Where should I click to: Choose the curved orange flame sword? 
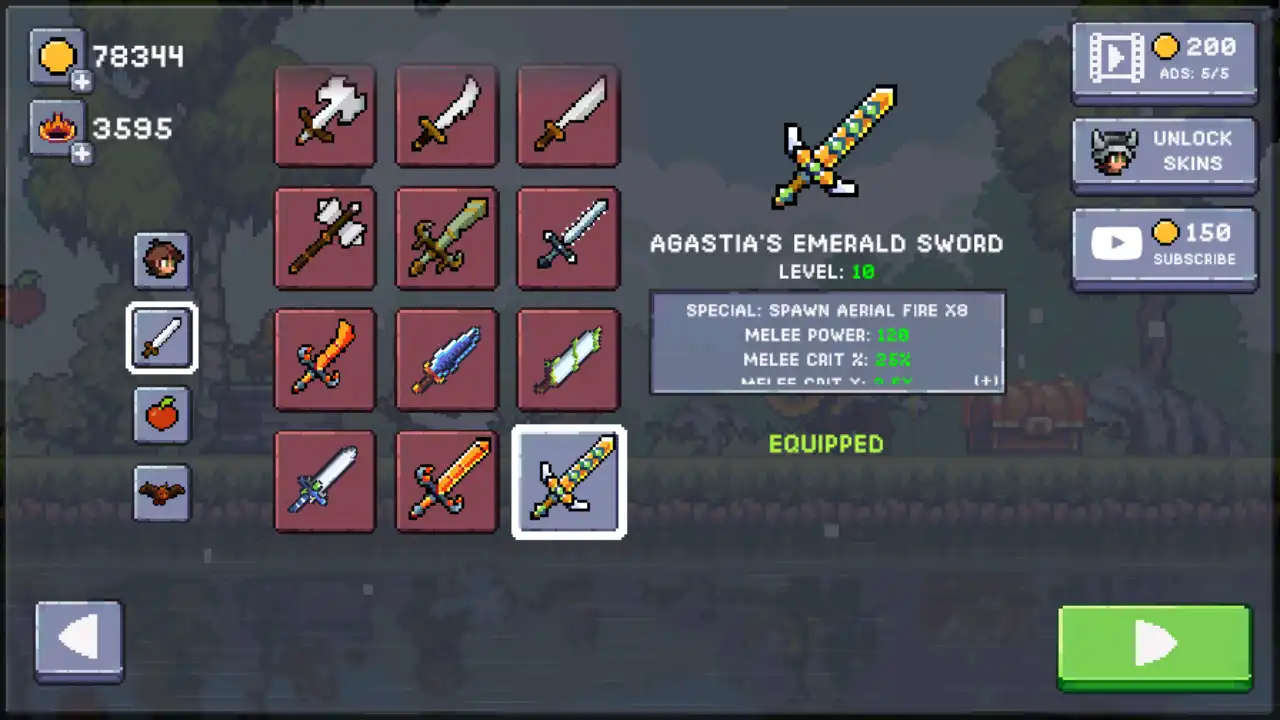click(325, 359)
